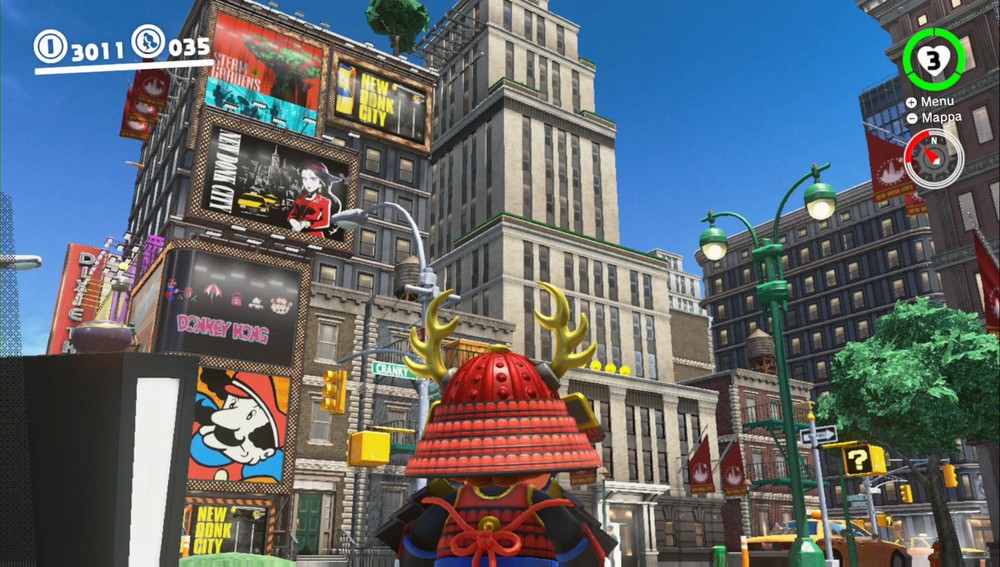Show the Mappa (map) screen
The width and height of the screenshot is (1000, 567).
pos(934,117)
